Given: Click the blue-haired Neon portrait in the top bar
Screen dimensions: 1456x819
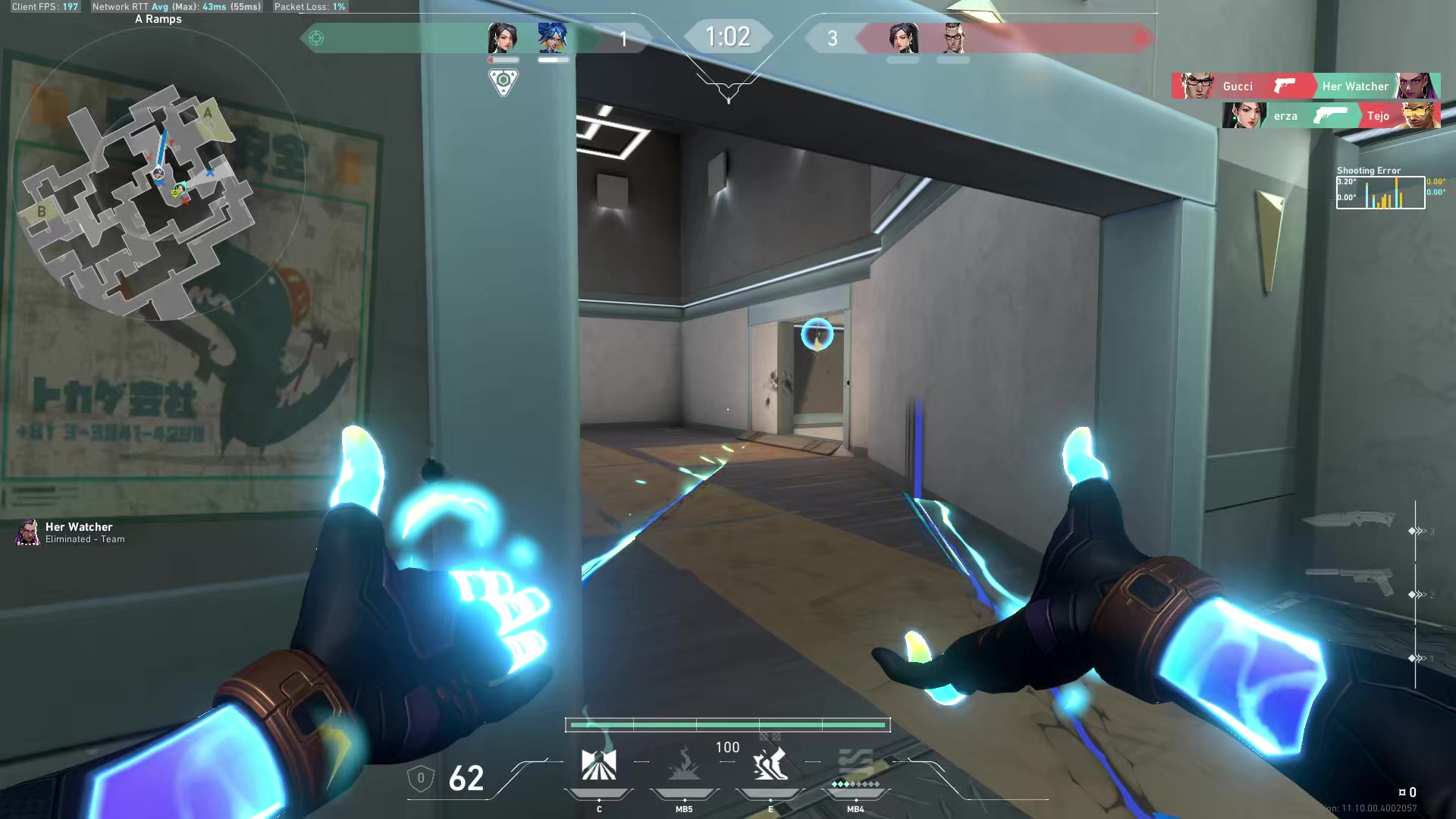Looking at the screenshot, I should [553, 37].
